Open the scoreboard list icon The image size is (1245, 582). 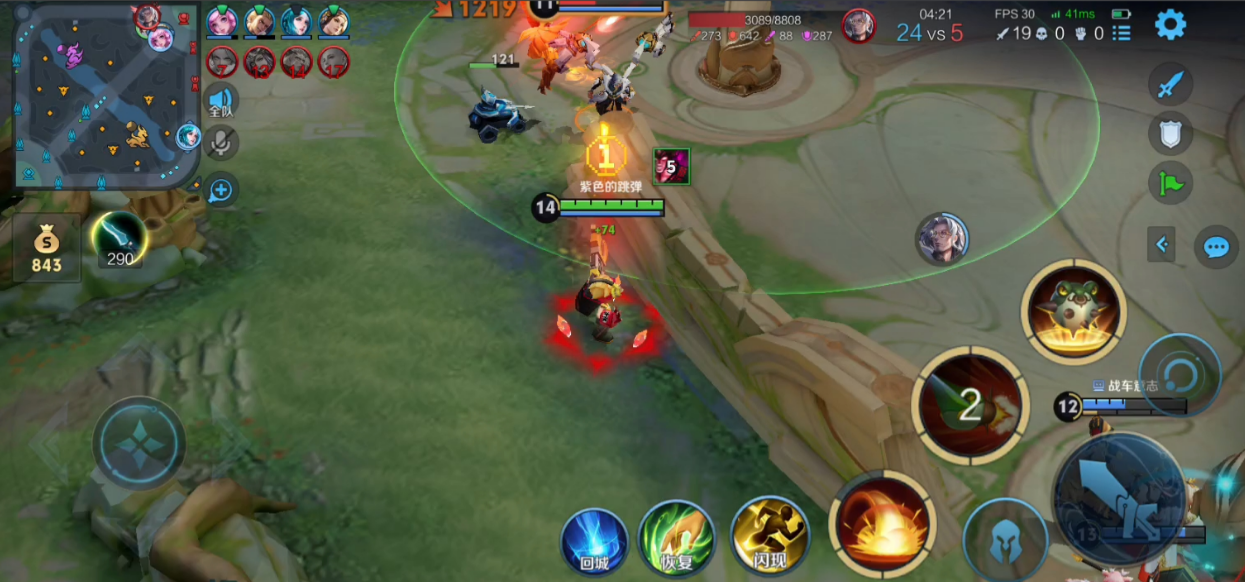(1122, 34)
